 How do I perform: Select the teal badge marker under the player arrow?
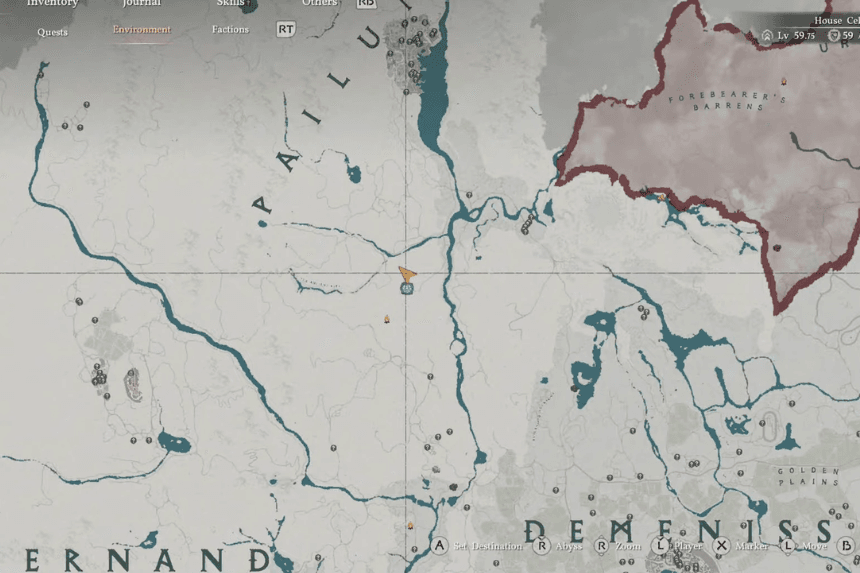407,288
